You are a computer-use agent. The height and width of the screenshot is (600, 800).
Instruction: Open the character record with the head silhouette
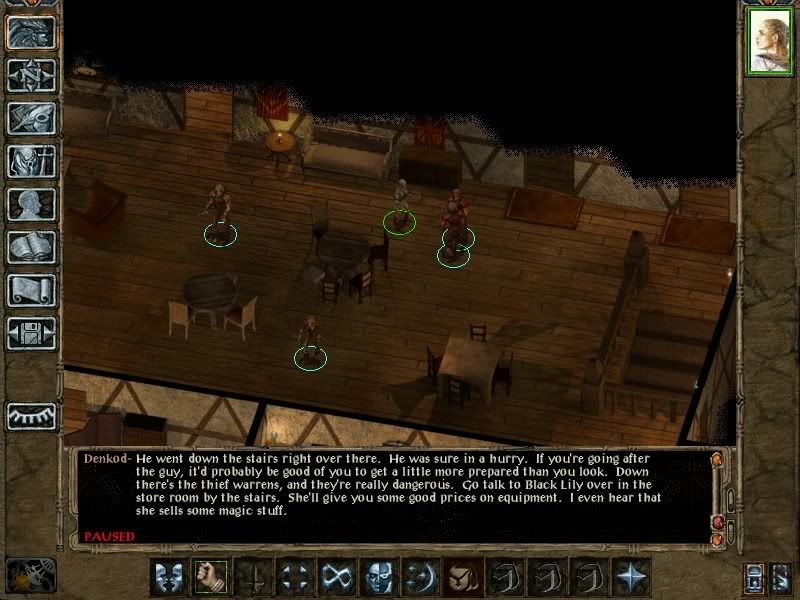click(x=31, y=204)
